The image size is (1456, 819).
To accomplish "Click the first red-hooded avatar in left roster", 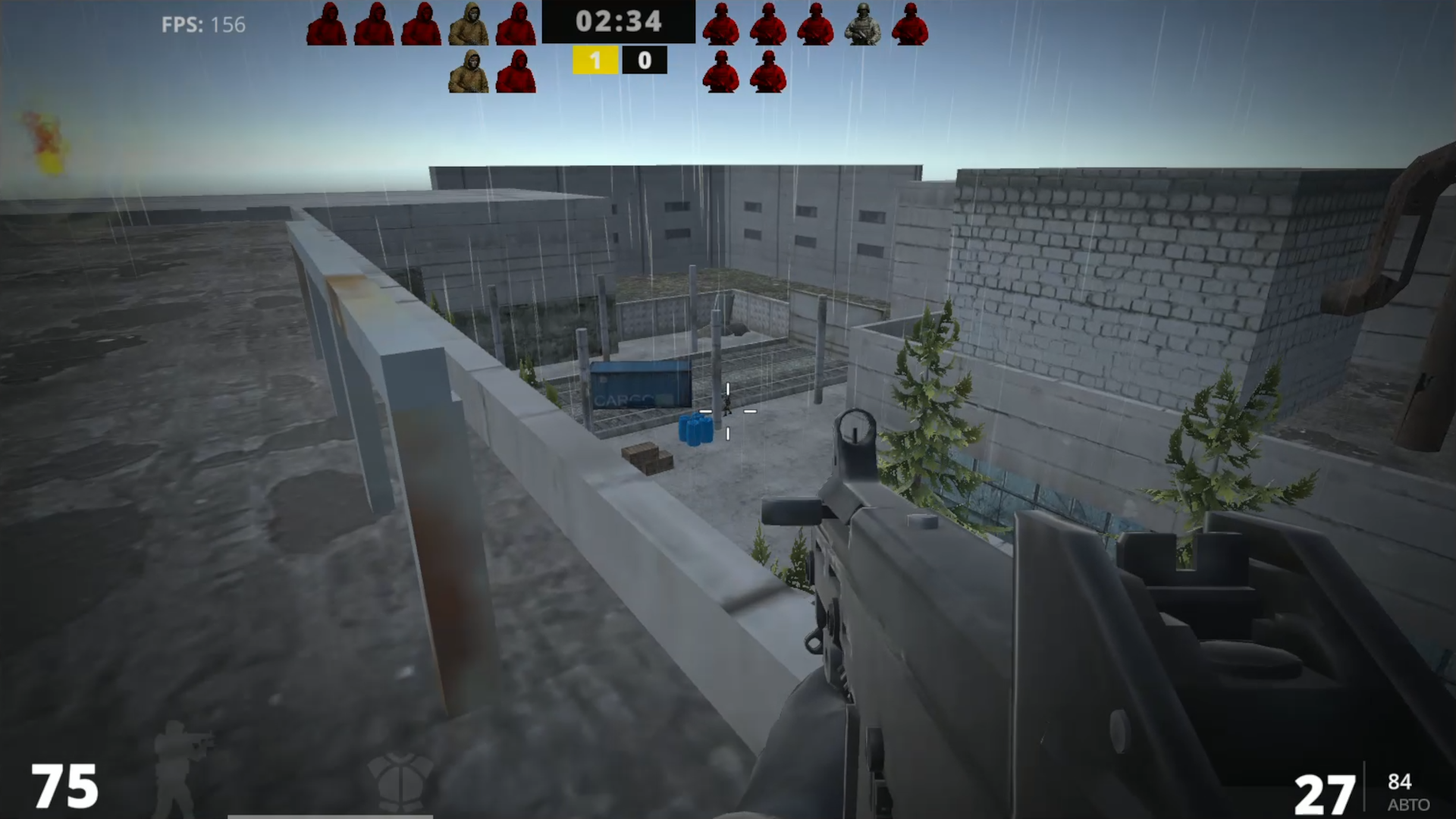I will (328, 21).
